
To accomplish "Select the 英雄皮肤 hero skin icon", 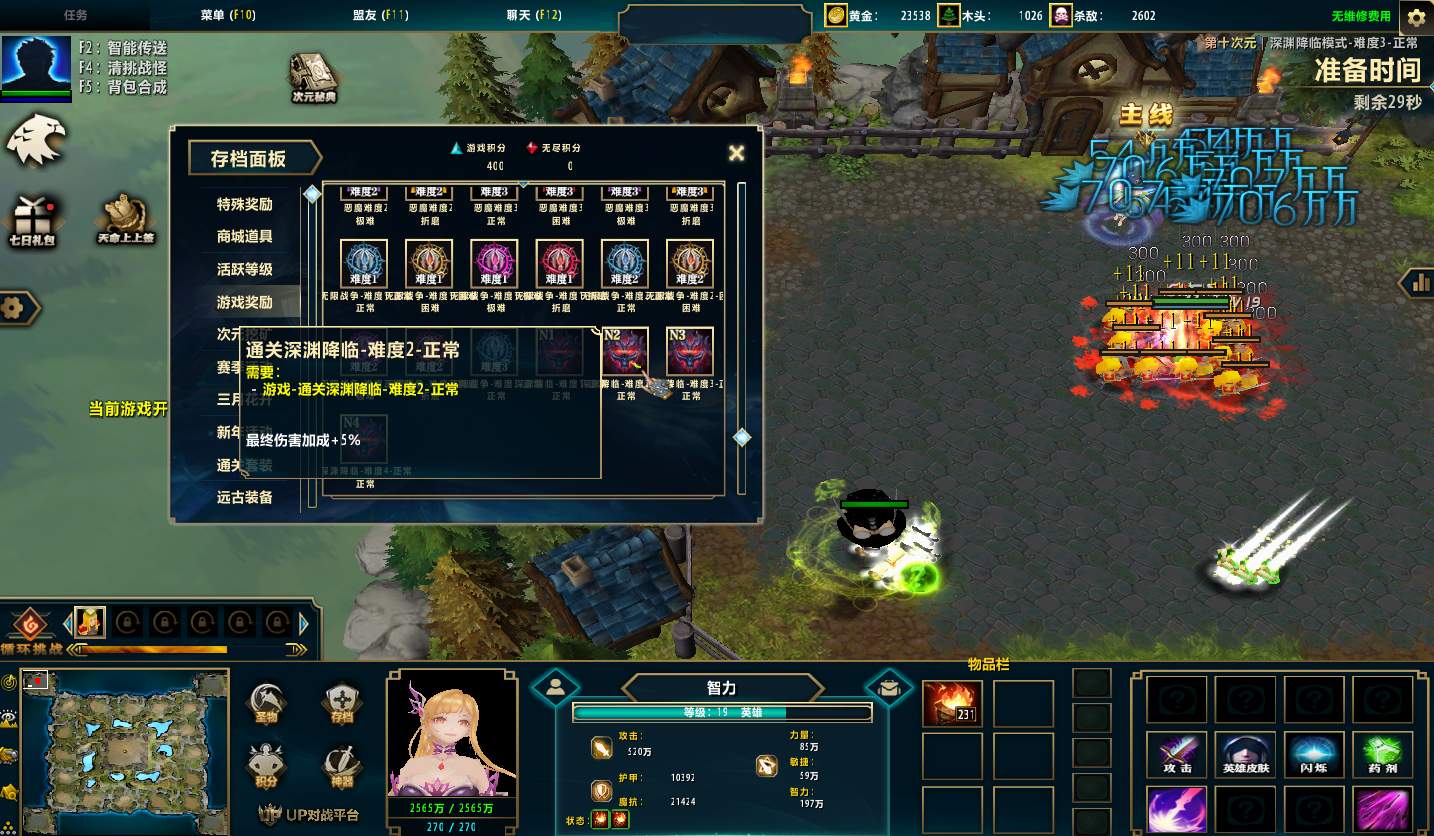I will point(1244,755).
